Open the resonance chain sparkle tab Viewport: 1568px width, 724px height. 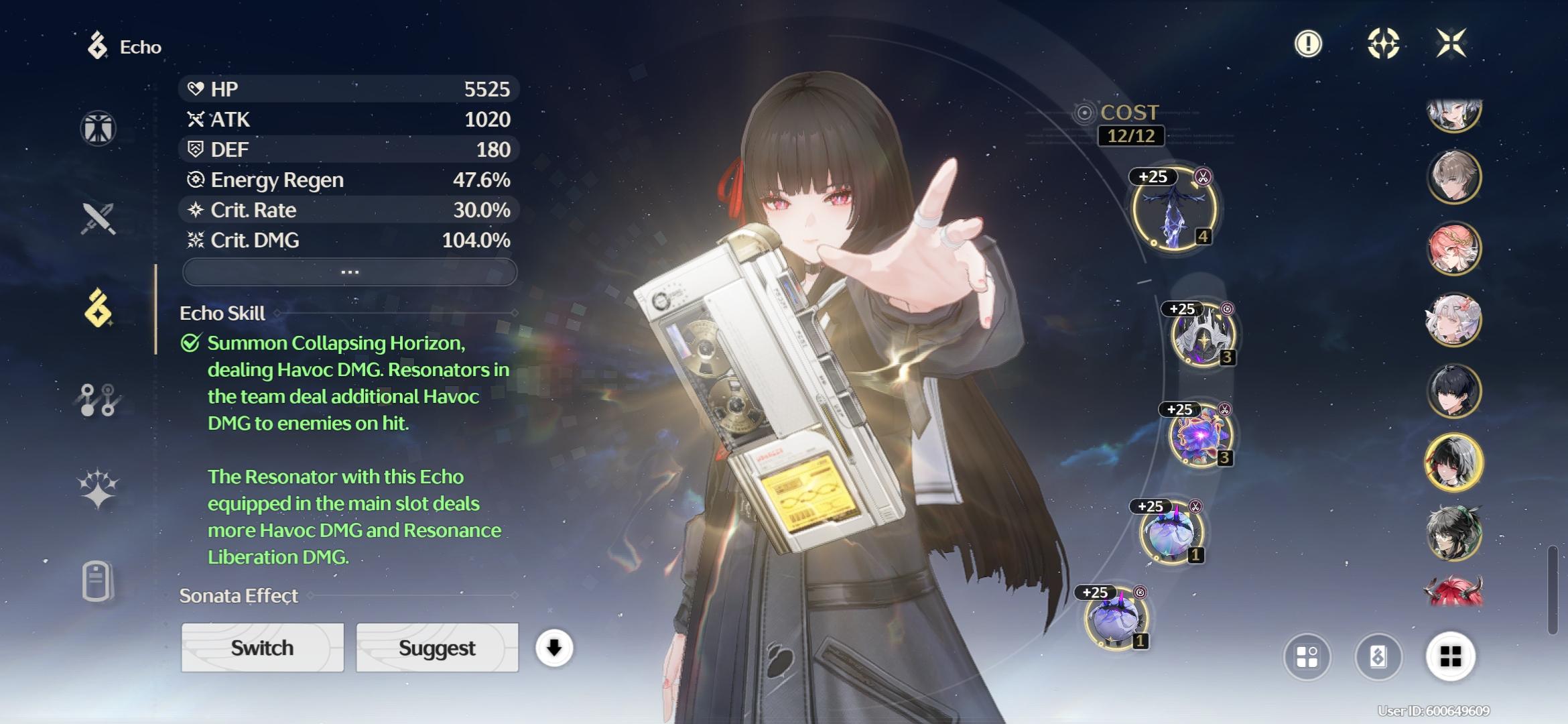click(x=99, y=488)
